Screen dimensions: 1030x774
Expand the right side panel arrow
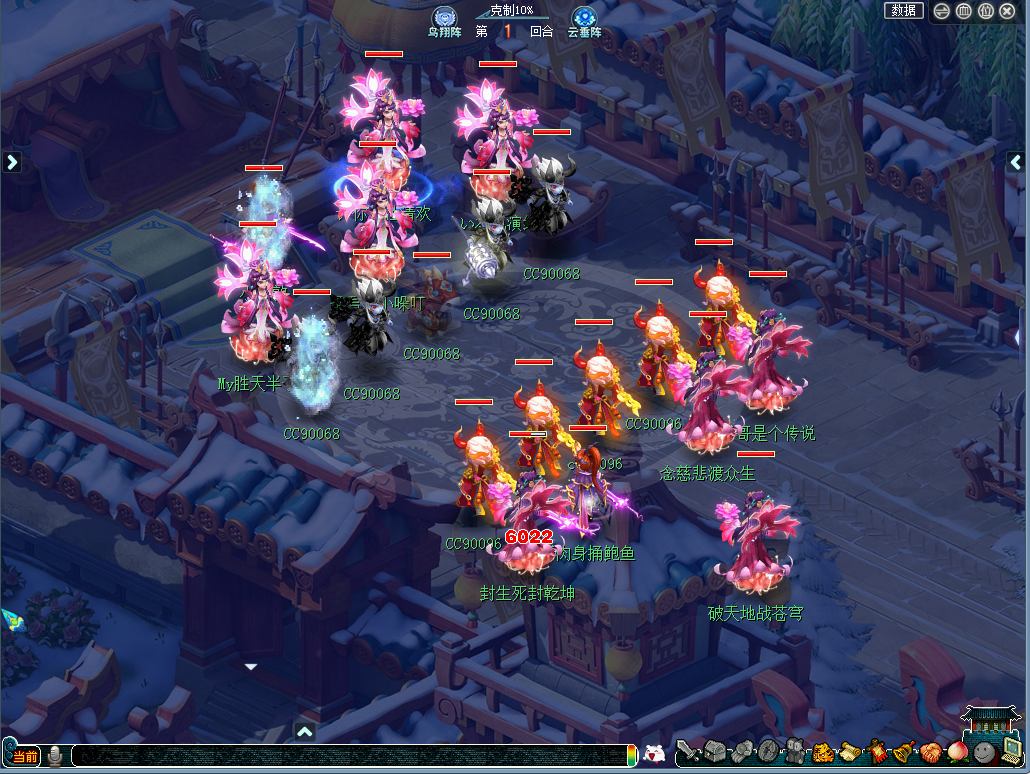coord(1017,161)
